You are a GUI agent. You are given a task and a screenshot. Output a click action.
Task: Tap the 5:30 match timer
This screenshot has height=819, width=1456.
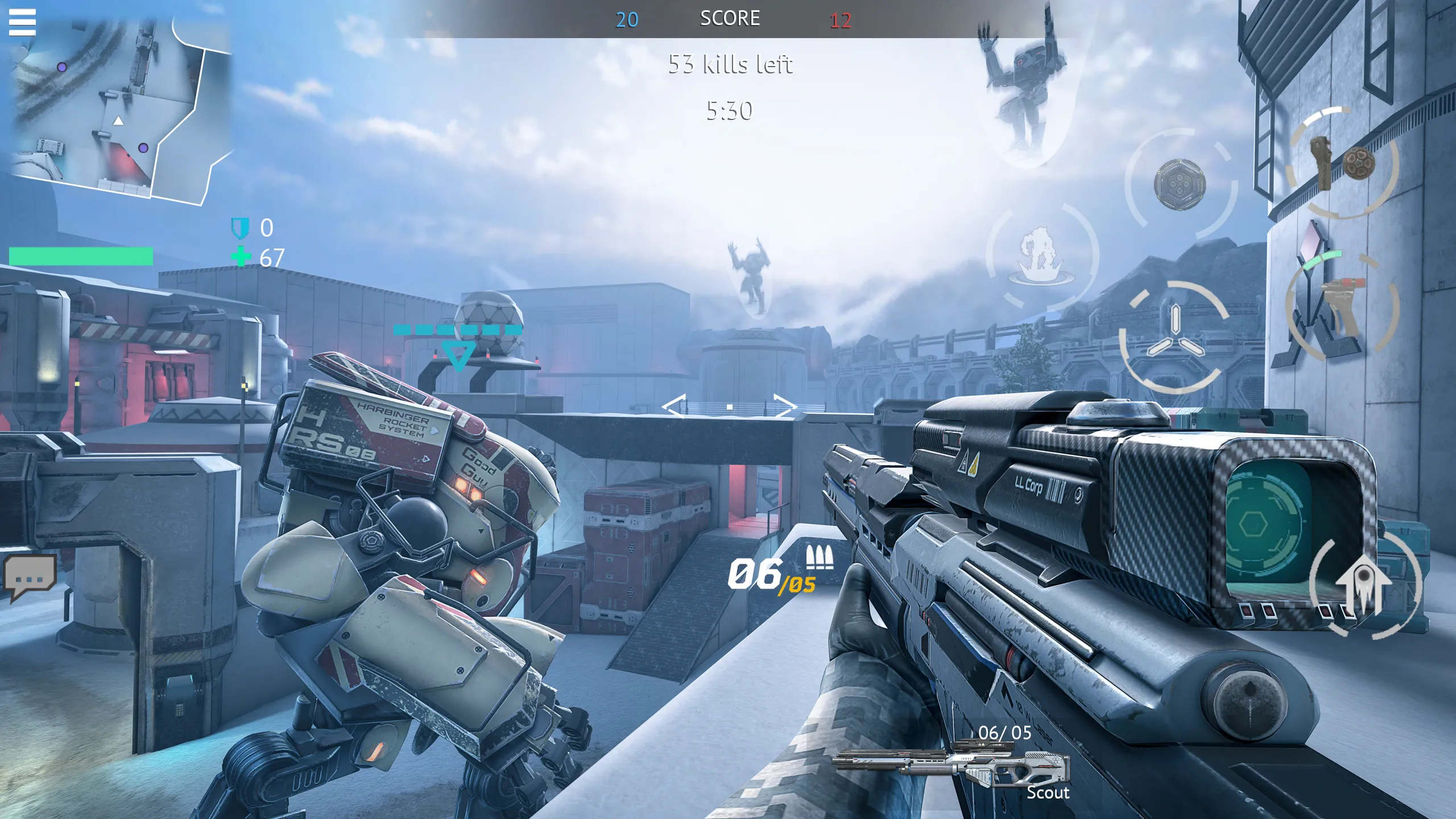[729, 110]
